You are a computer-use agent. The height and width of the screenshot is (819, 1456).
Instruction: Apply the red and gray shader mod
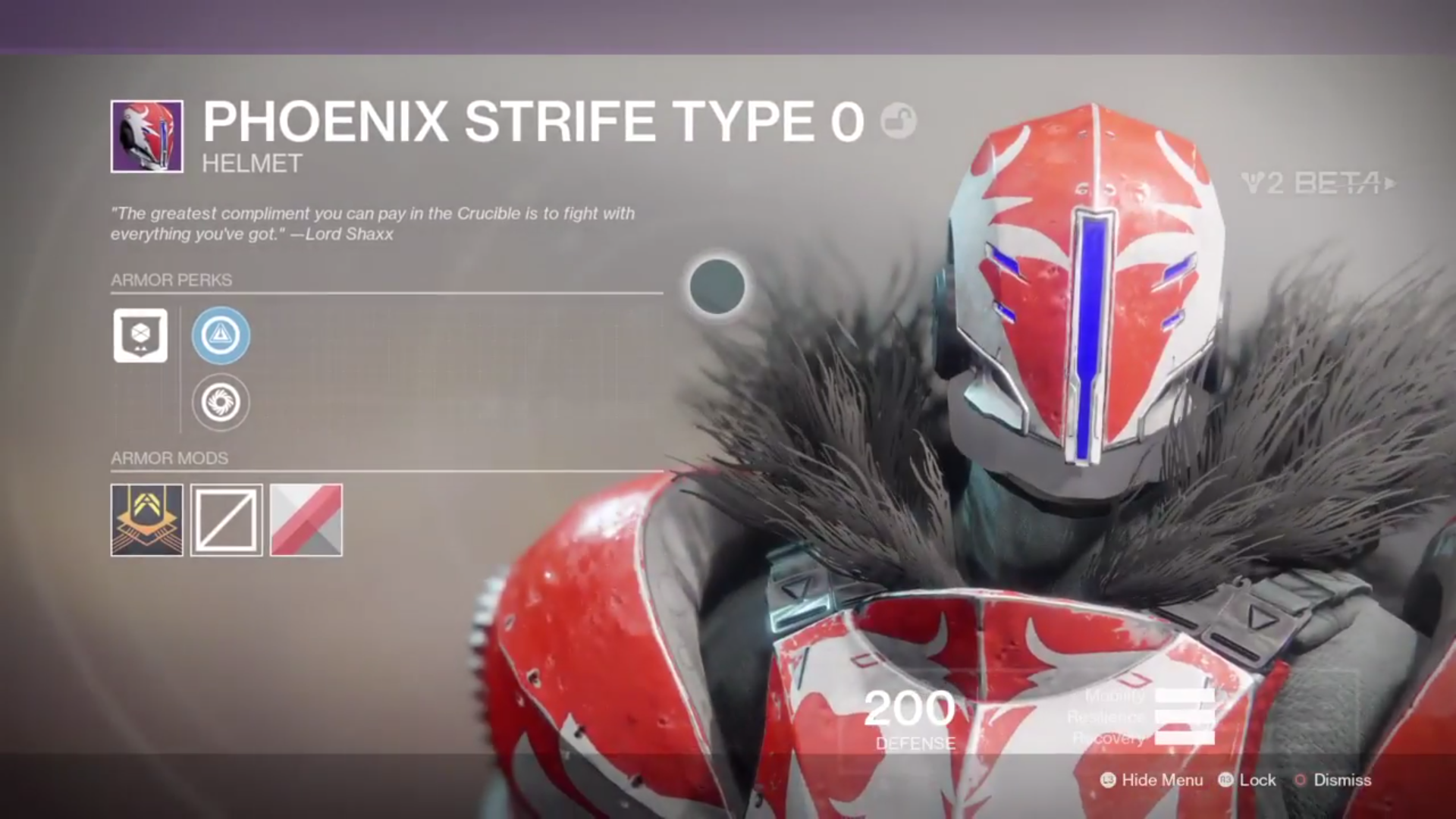pyautogui.click(x=306, y=521)
